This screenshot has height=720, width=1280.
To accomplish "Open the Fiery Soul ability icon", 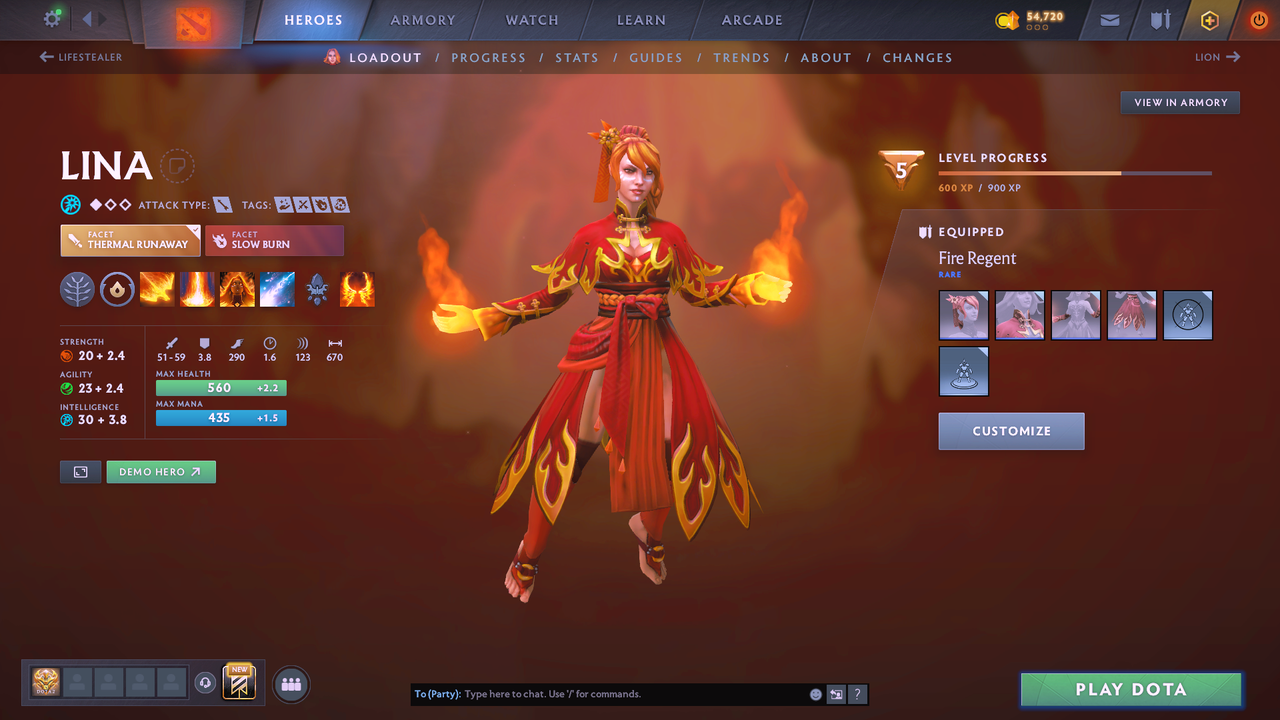I will point(237,289).
